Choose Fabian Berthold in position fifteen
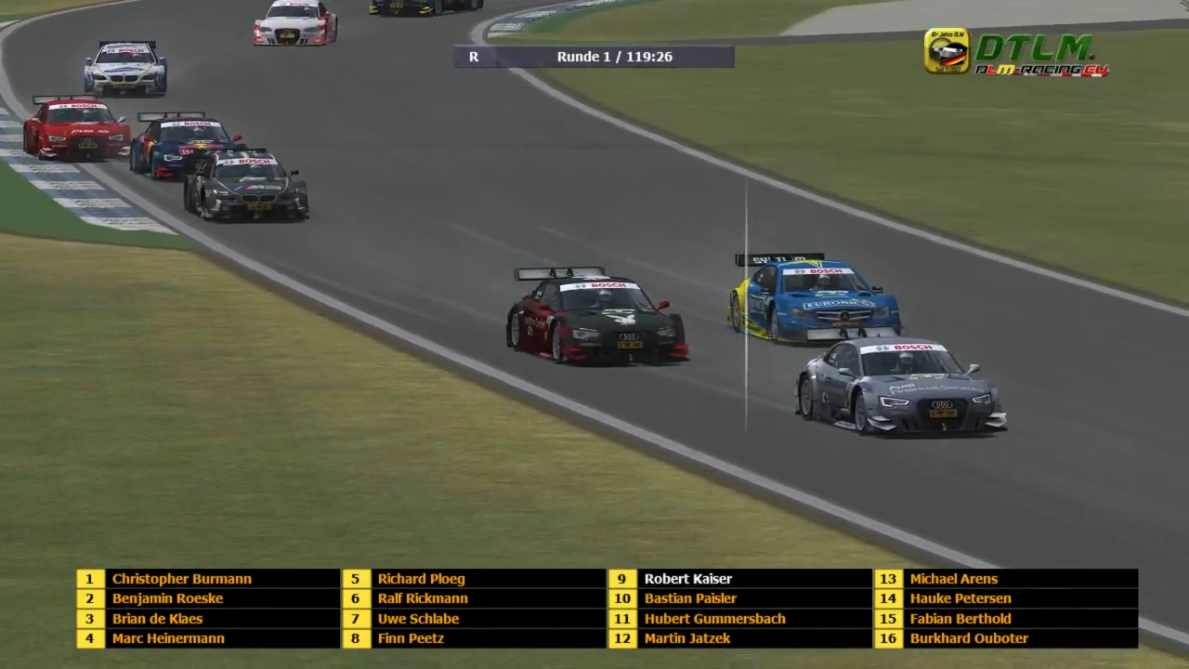This screenshot has width=1189, height=669. pyautogui.click(x=960, y=619)
